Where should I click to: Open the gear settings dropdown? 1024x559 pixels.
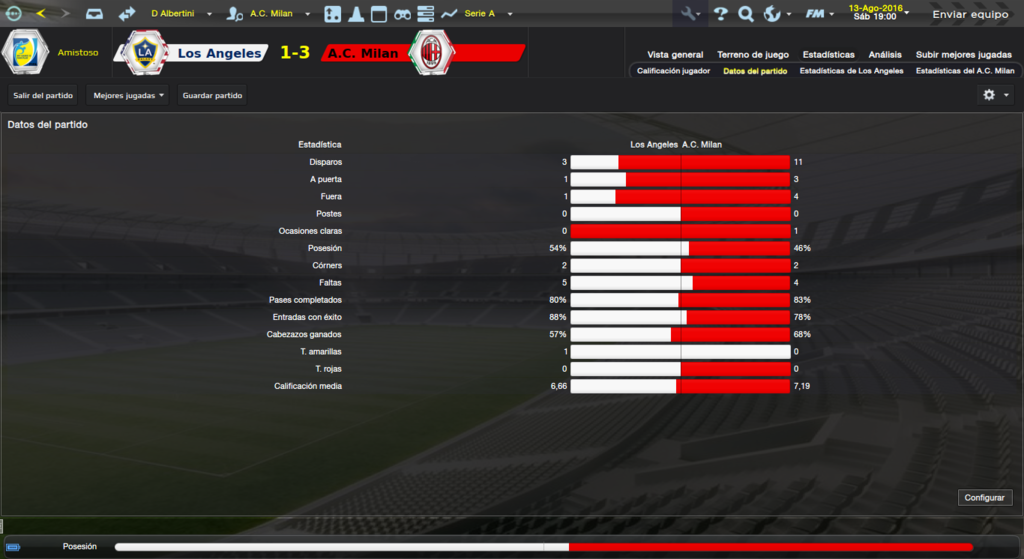point(994,95)
